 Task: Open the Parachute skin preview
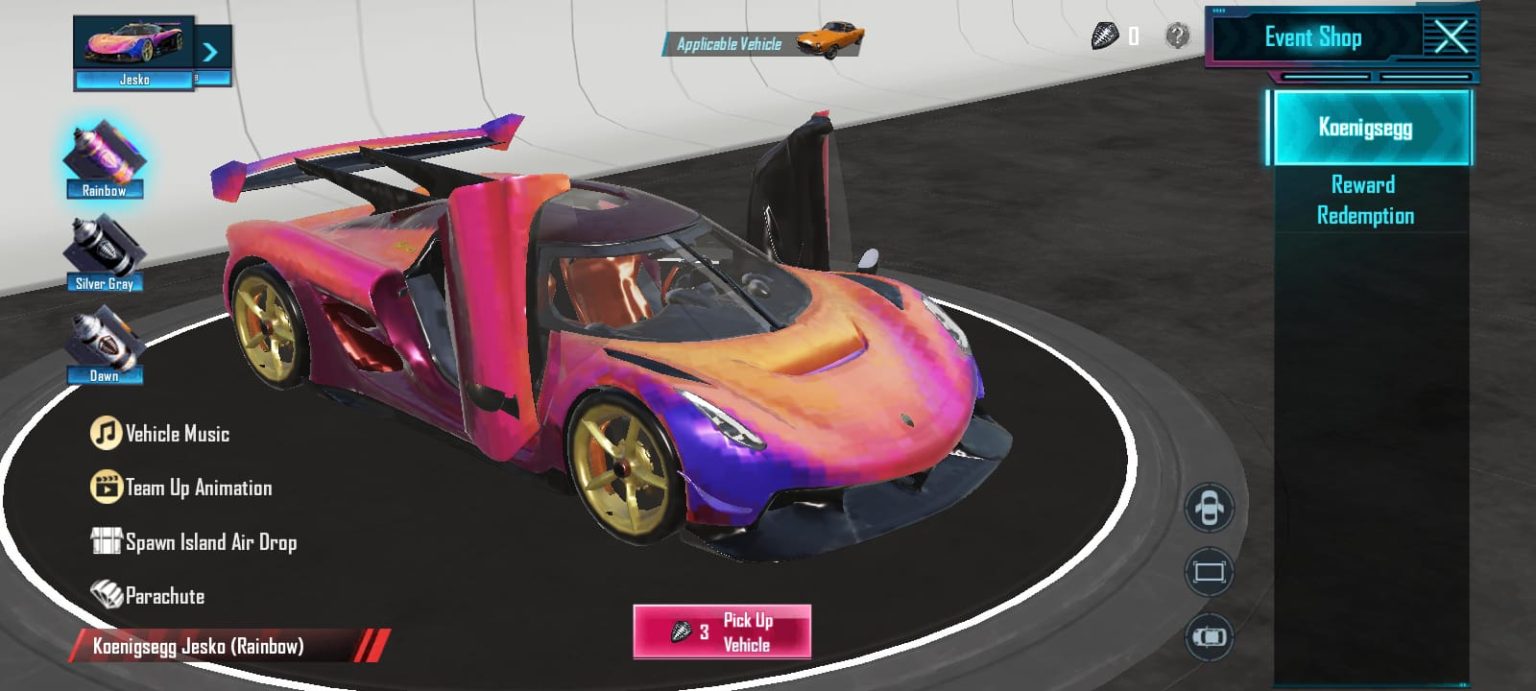[147, 596]
